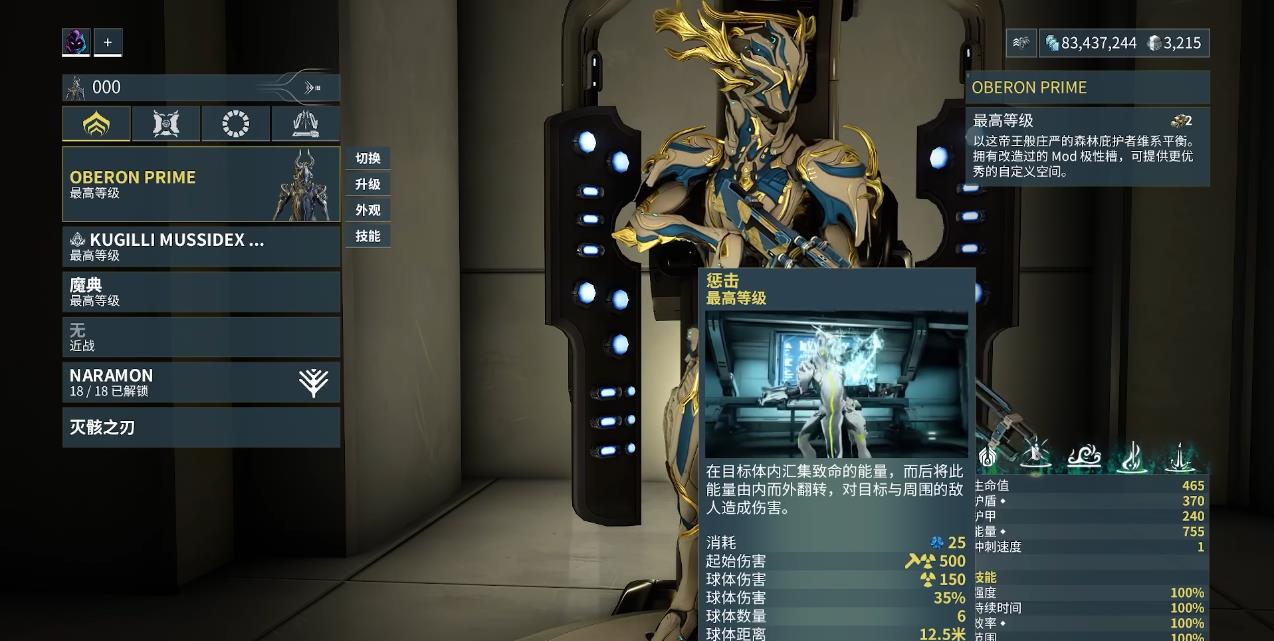Choose the 魔典 (grimoire) weapon slot
This screenshot has width=1274, height=641.
coord(201,292)
